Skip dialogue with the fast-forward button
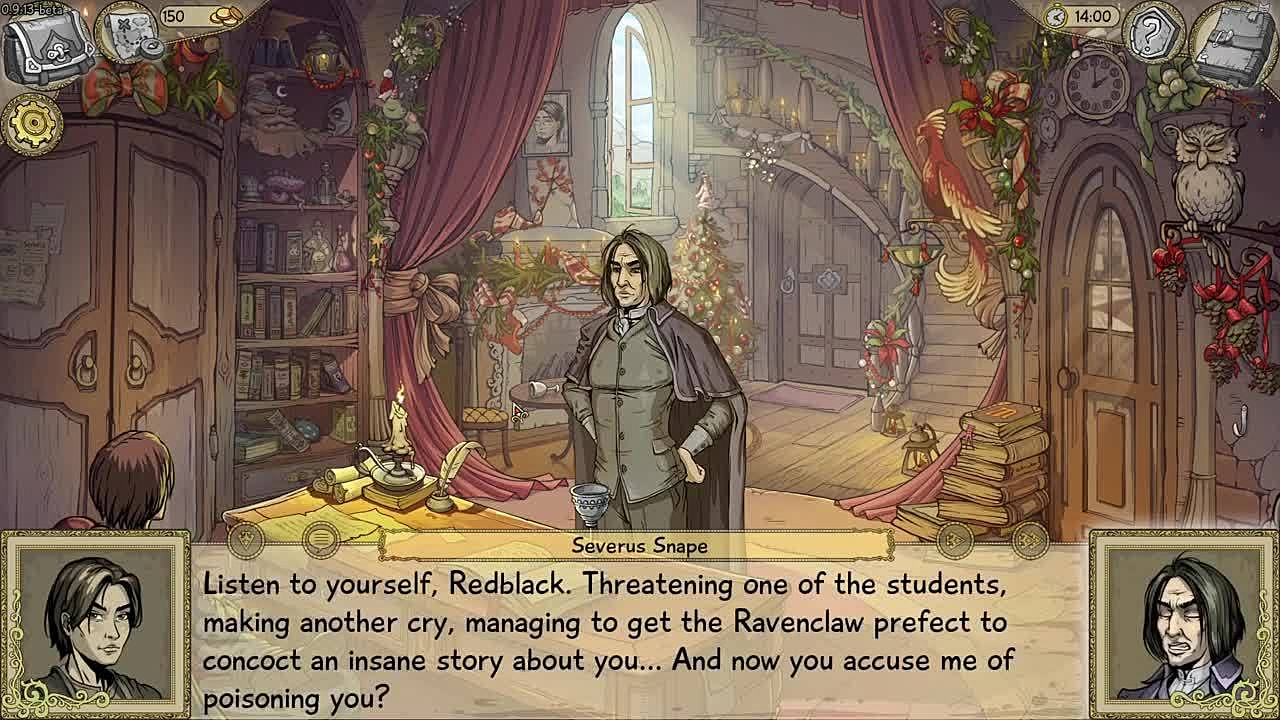This screenshot has width=1280, height=720. pos(1030,541)
